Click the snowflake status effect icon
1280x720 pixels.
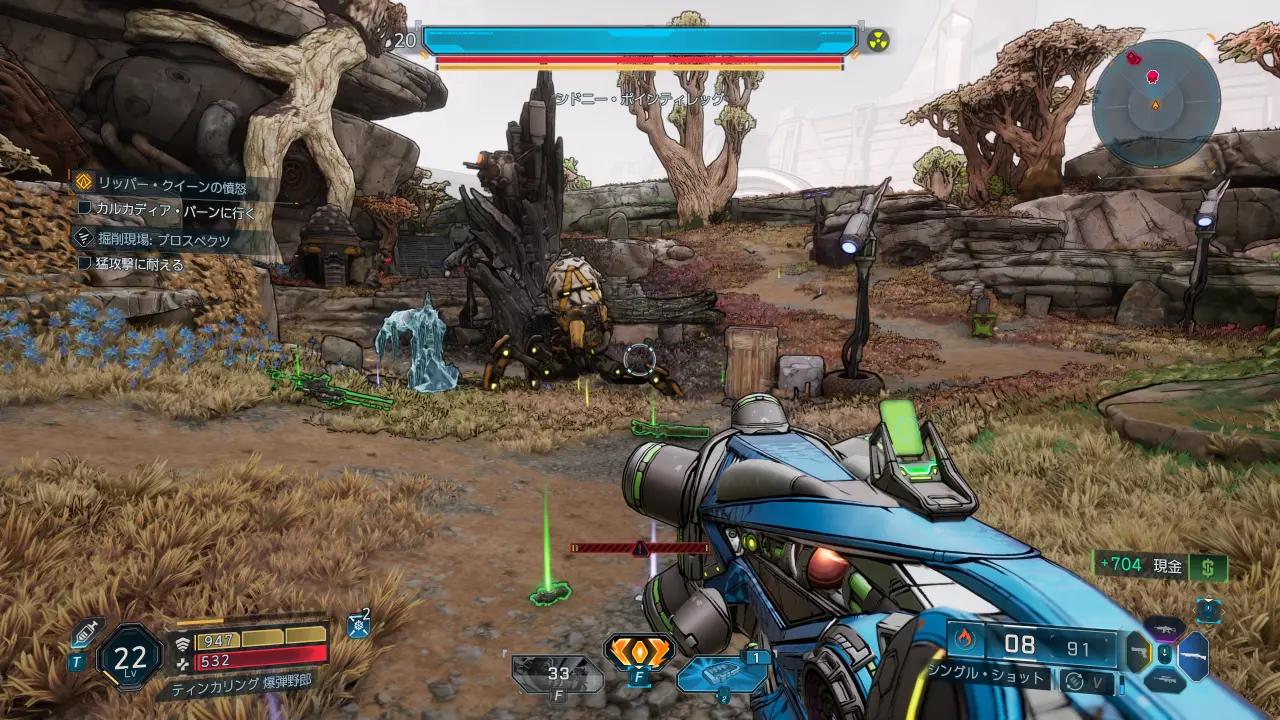coord(359,626)
